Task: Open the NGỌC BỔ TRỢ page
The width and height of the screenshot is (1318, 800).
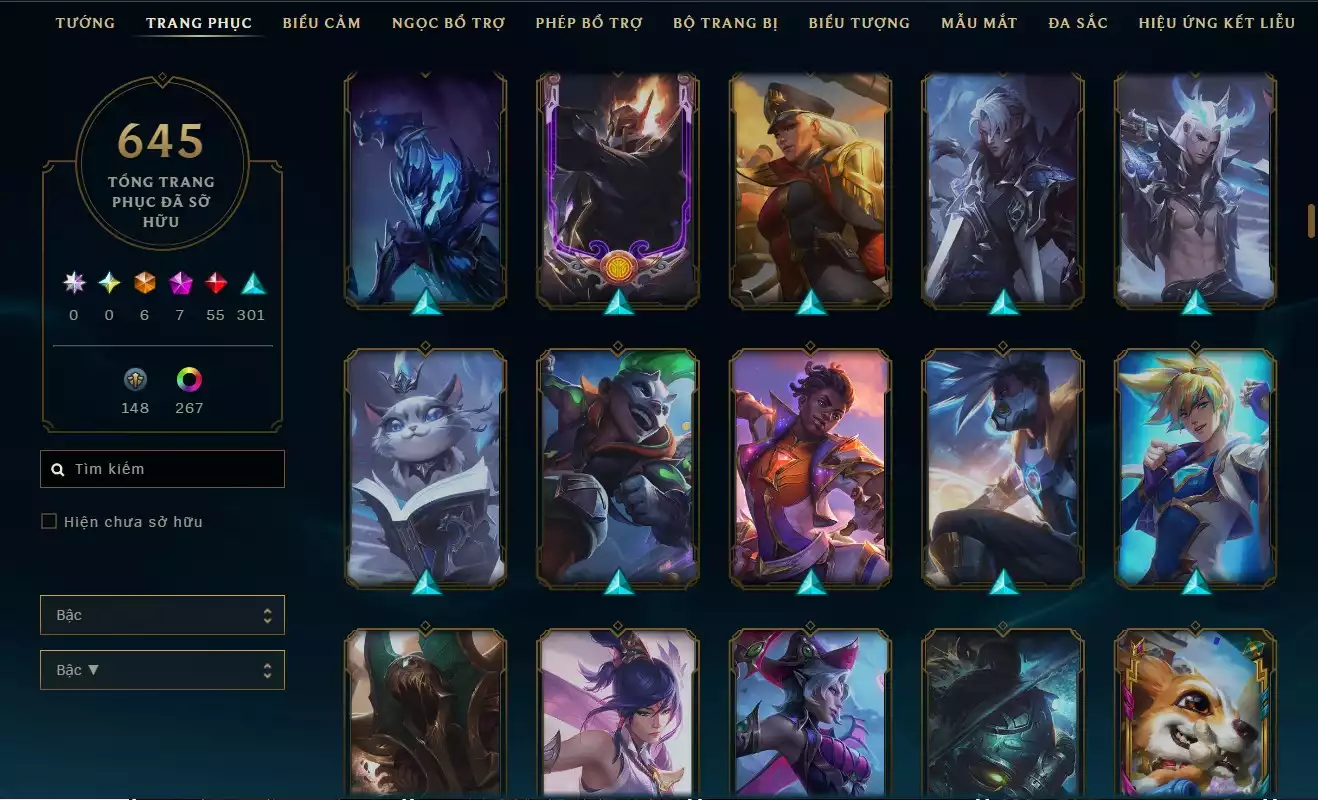Action: point(448,22)
